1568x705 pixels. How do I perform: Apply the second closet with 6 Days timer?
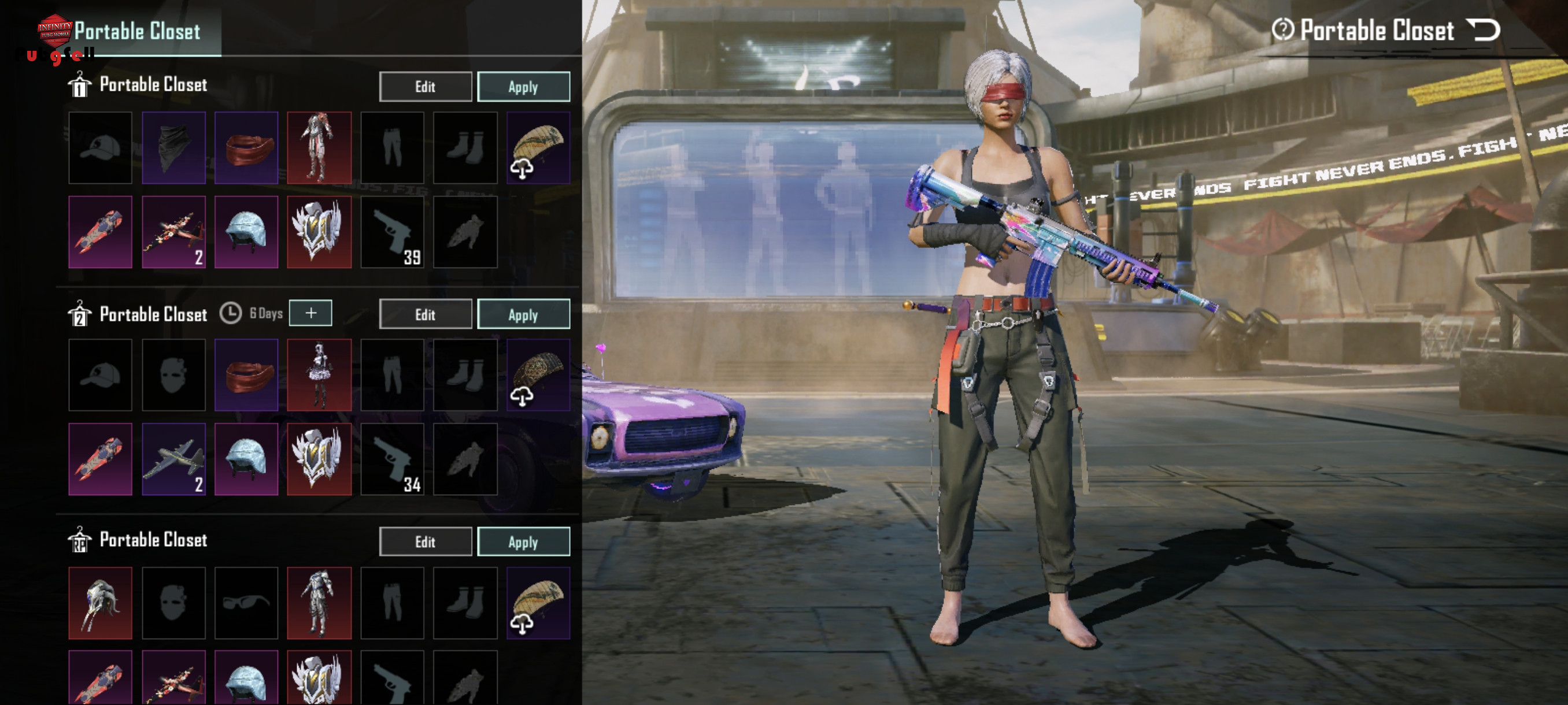(523, 314)
